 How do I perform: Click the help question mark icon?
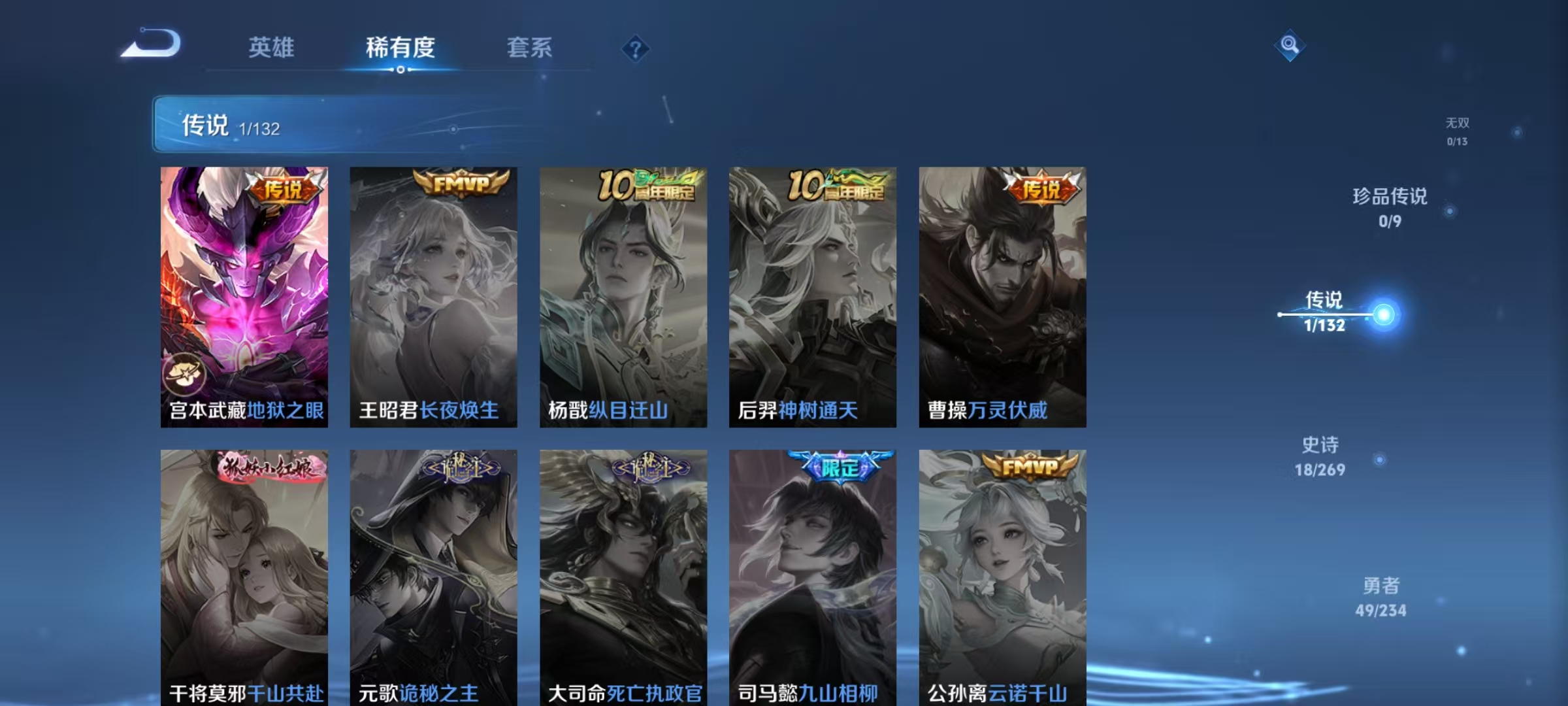click(x=635, y=49)
